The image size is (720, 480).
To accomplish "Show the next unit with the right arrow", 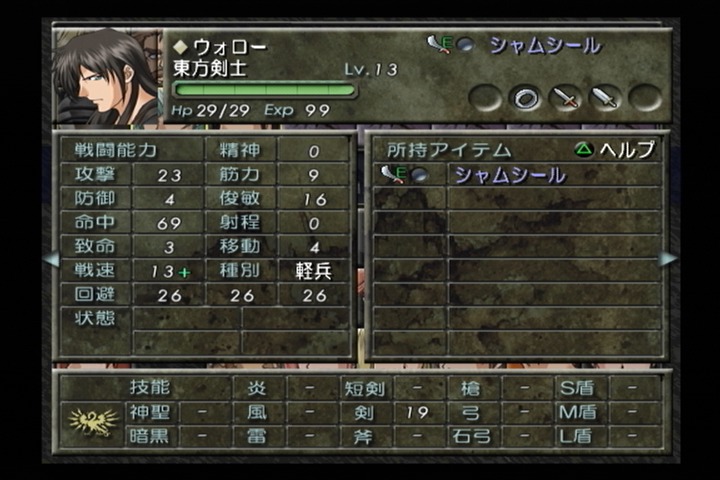I will point(668,259).
